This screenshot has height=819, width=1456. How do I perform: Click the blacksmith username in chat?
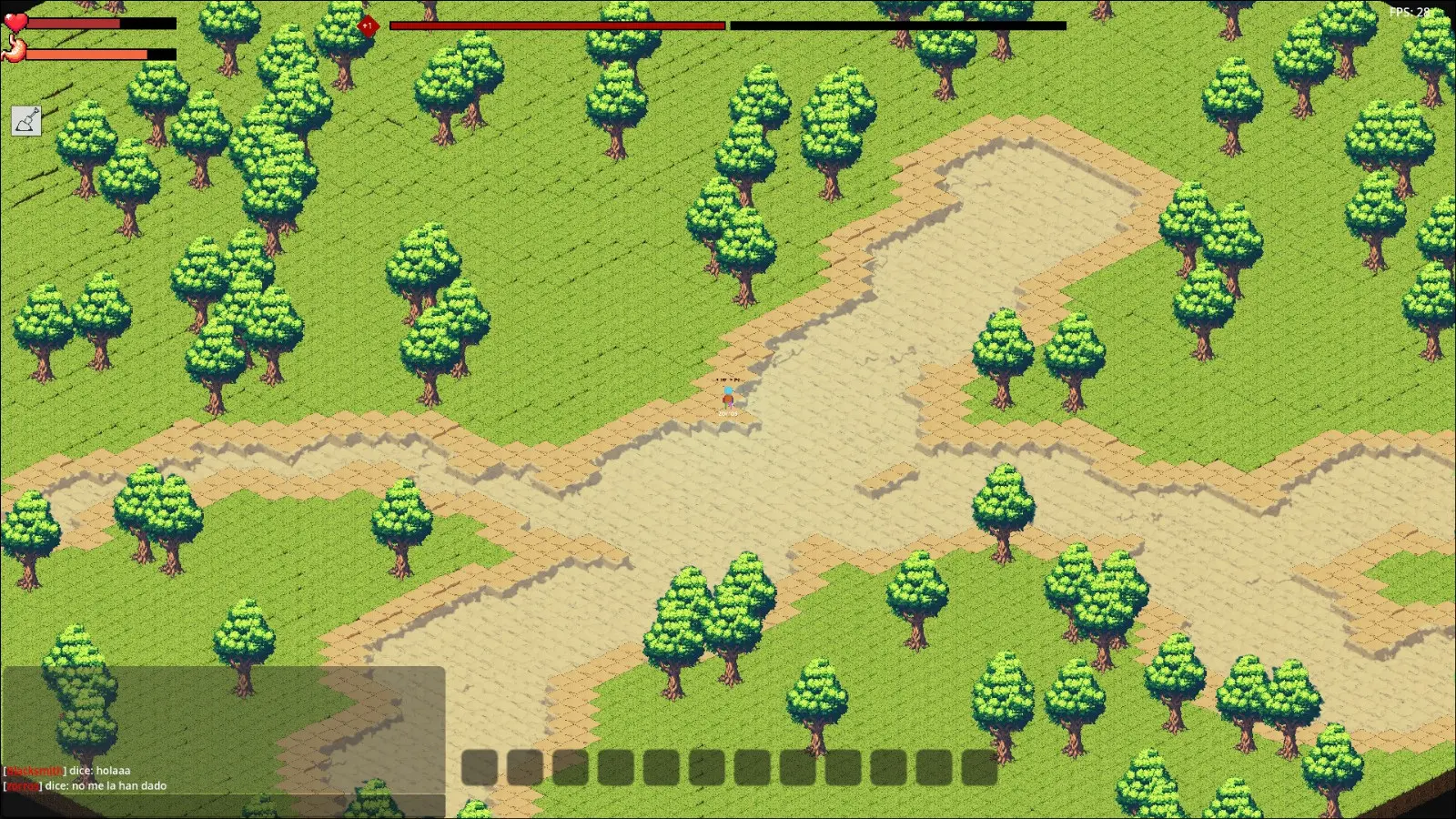pos(35,770)
